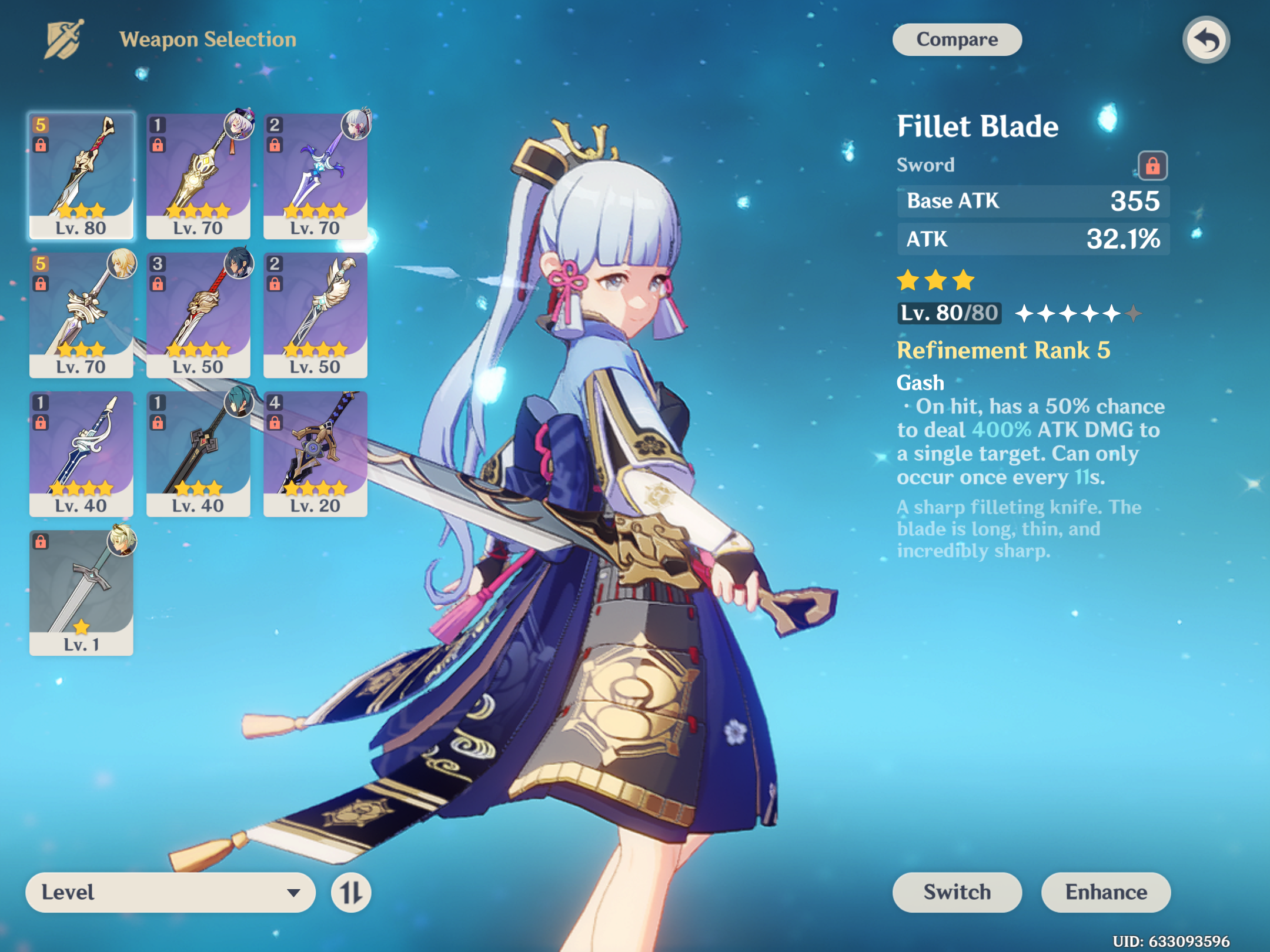Image resolution: width=1270 pixels, height=952 pixels.
Task: Click the Compare button
Action: [957, 39]
